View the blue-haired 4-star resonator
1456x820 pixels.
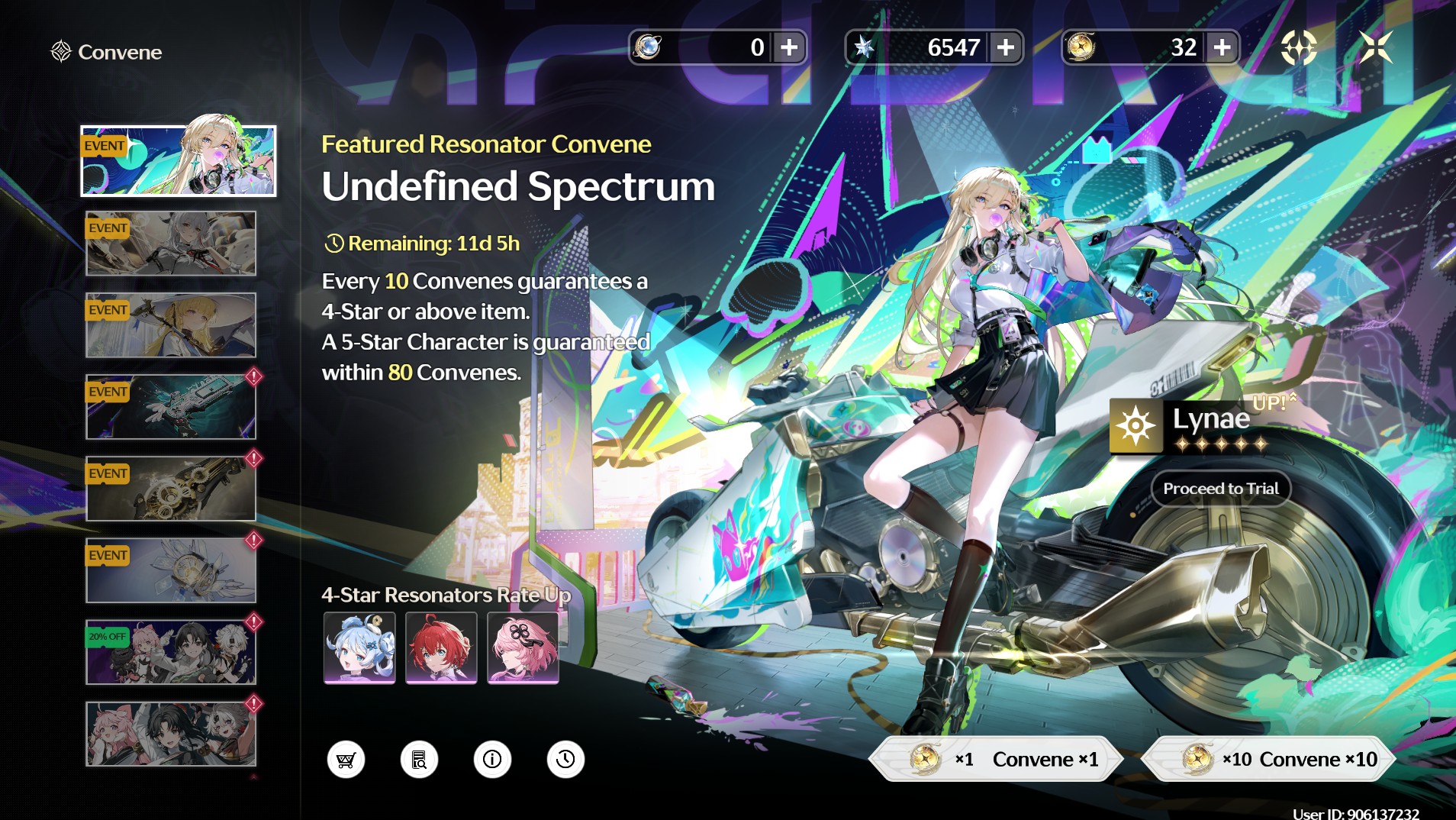[x=359, y=647]
